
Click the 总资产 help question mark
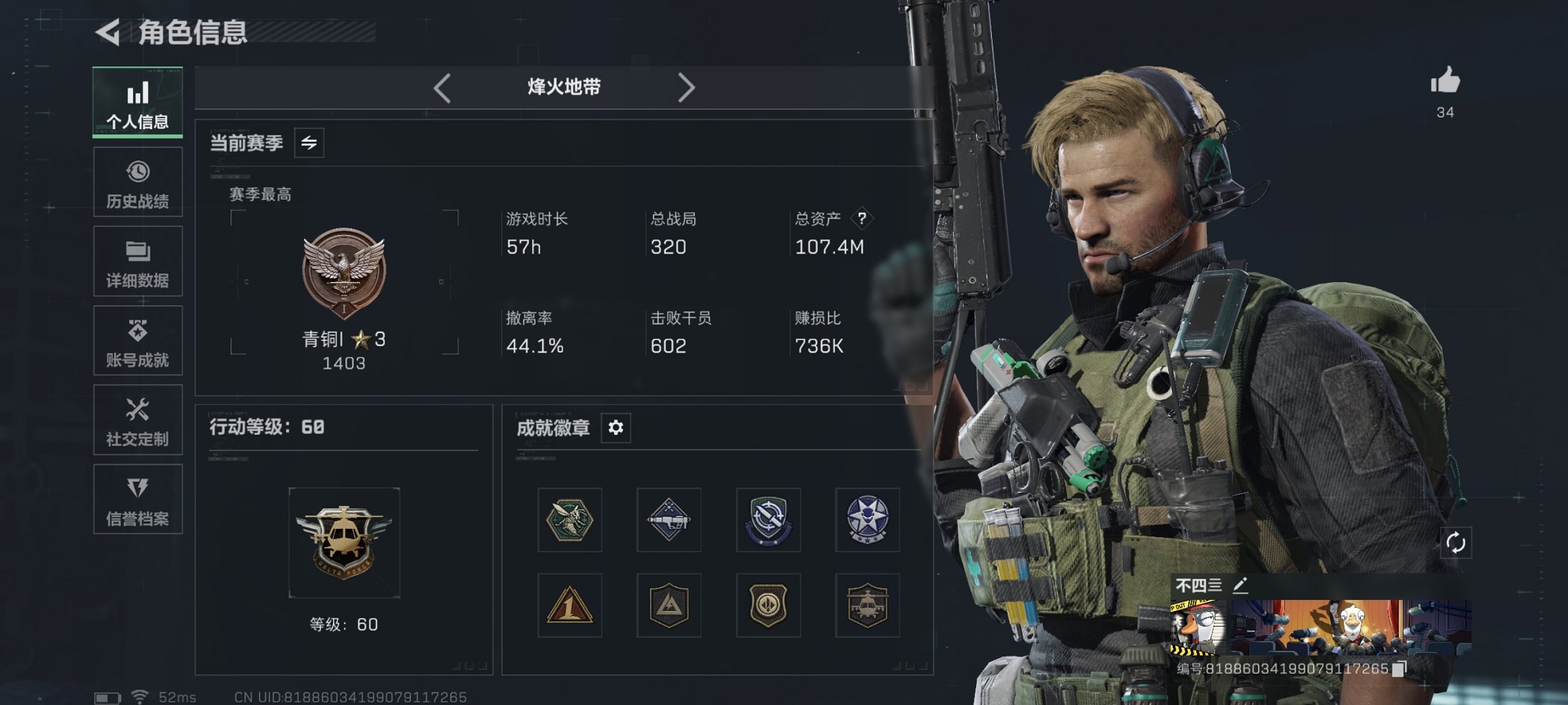click(861, 220)
